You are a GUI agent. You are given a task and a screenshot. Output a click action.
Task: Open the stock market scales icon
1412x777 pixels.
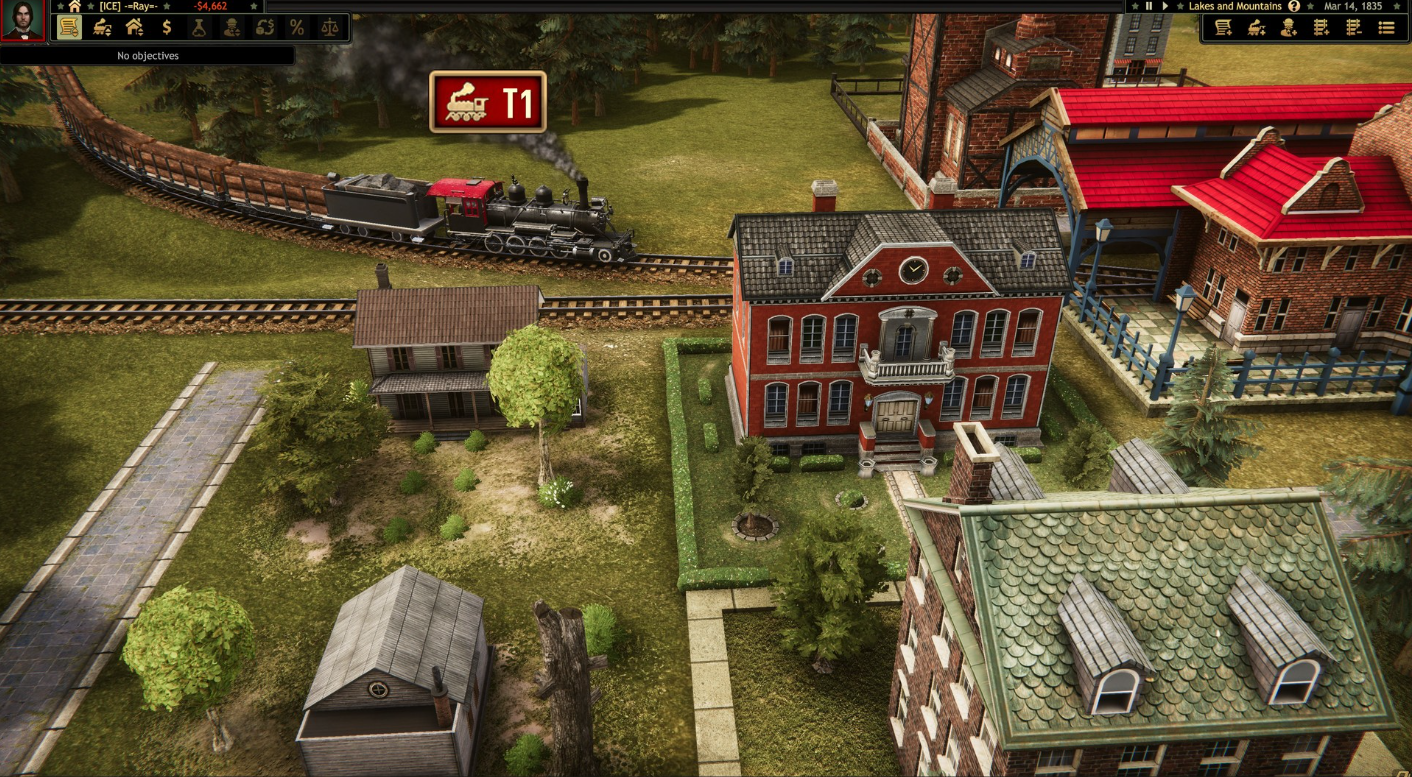(x=330, y=27)
